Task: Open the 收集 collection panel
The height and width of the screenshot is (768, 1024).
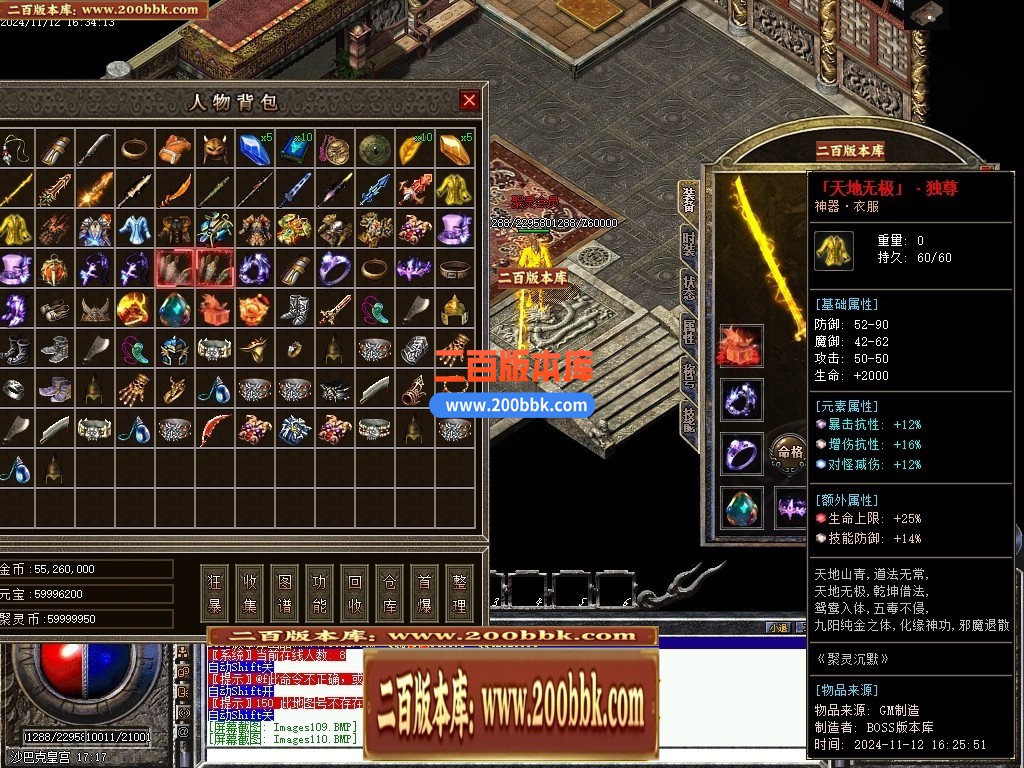Action: (250, 593)
